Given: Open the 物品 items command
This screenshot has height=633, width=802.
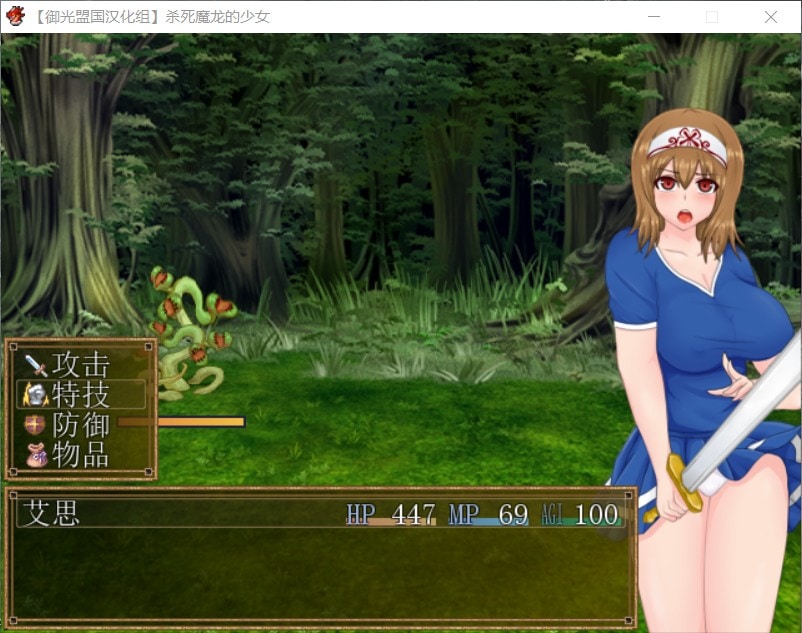Looking at the screenshot, I should point(80,455).
